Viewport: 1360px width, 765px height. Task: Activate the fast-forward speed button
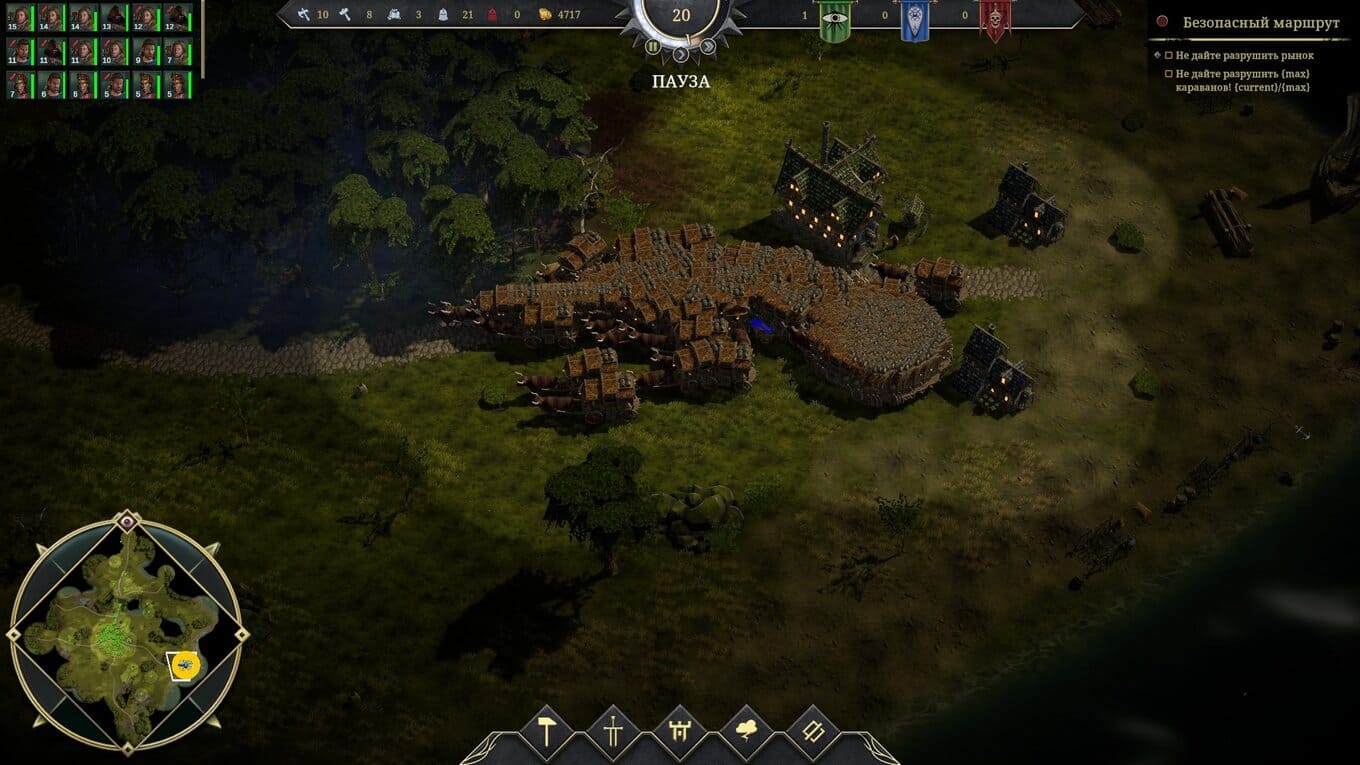click(708, 46)
